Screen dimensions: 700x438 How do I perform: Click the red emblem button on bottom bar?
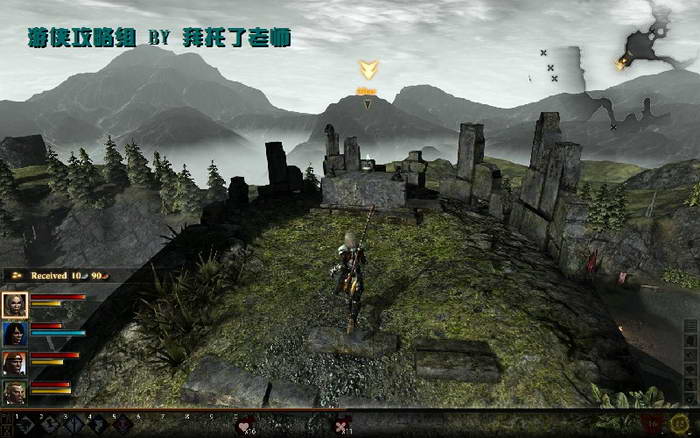[651, 424]
